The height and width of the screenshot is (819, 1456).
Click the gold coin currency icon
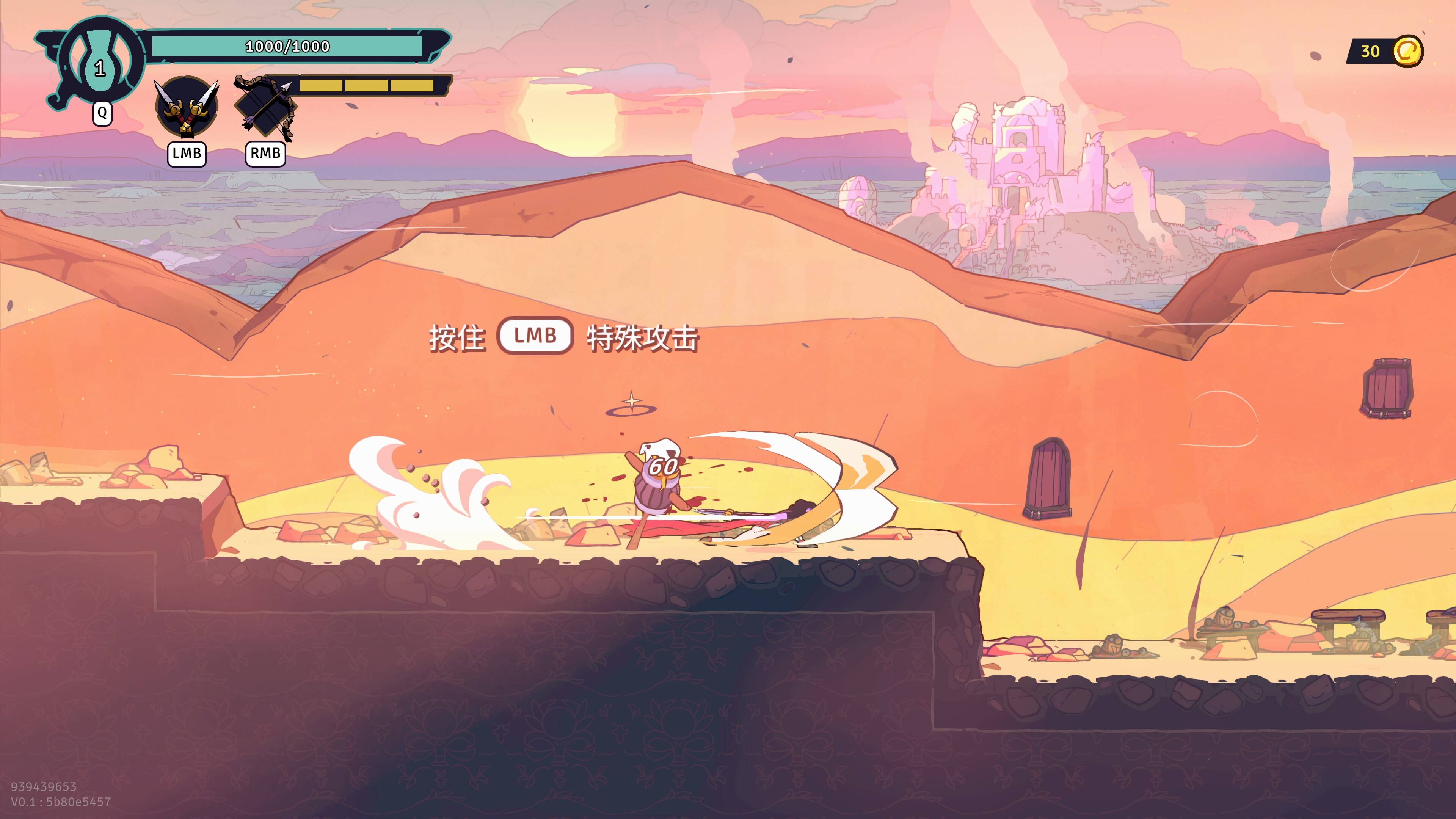tap(1407, 52)
